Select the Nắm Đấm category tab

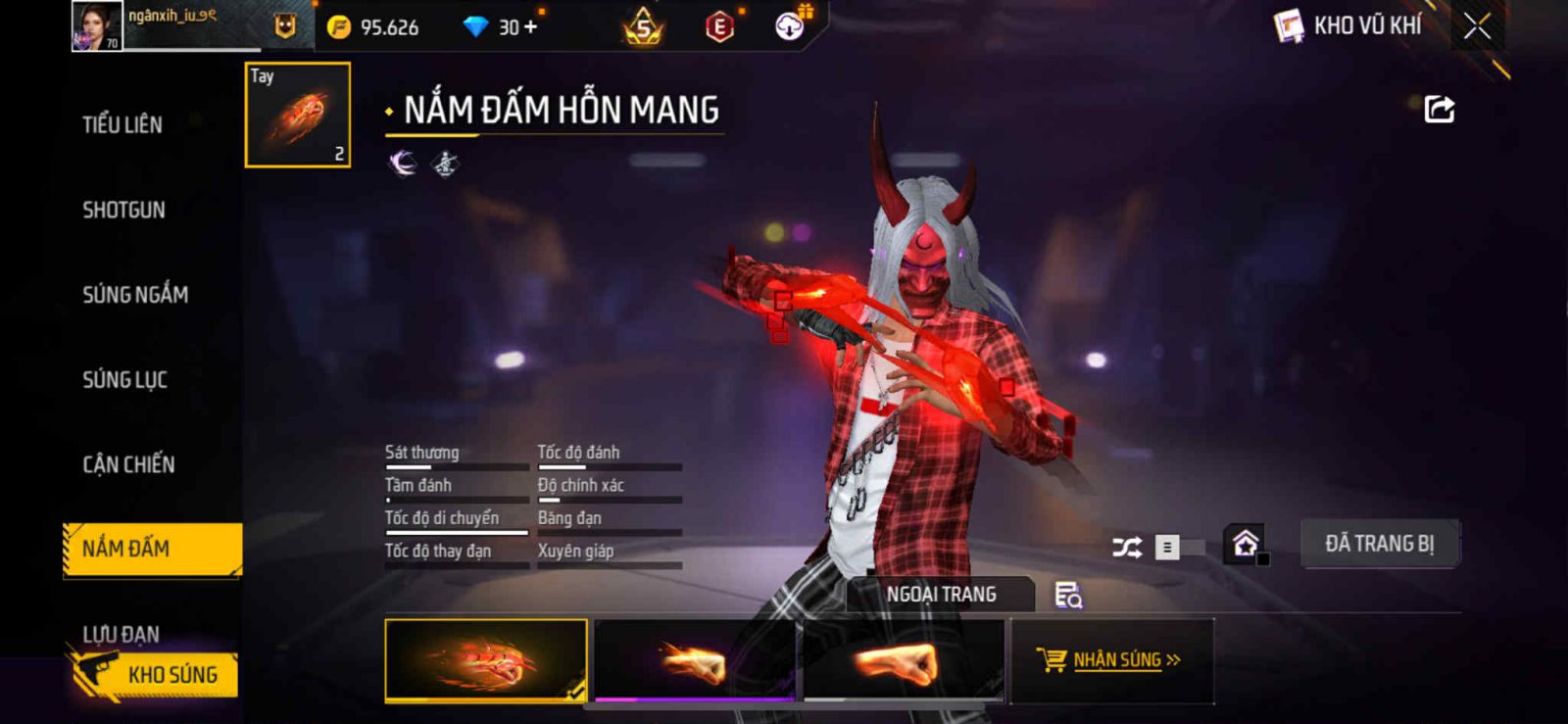point(152,549)
